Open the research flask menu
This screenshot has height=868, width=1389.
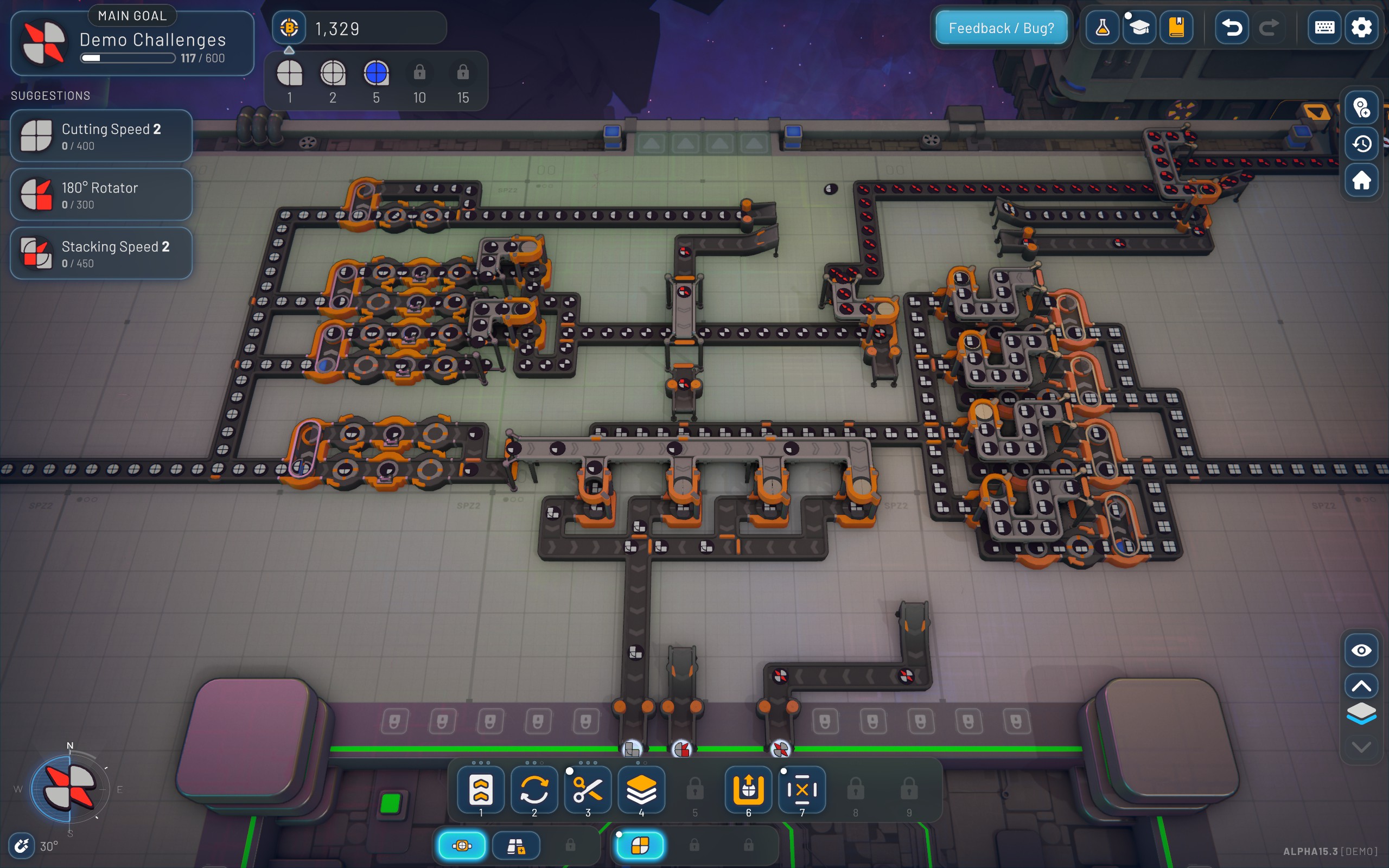pos(1102,28)
